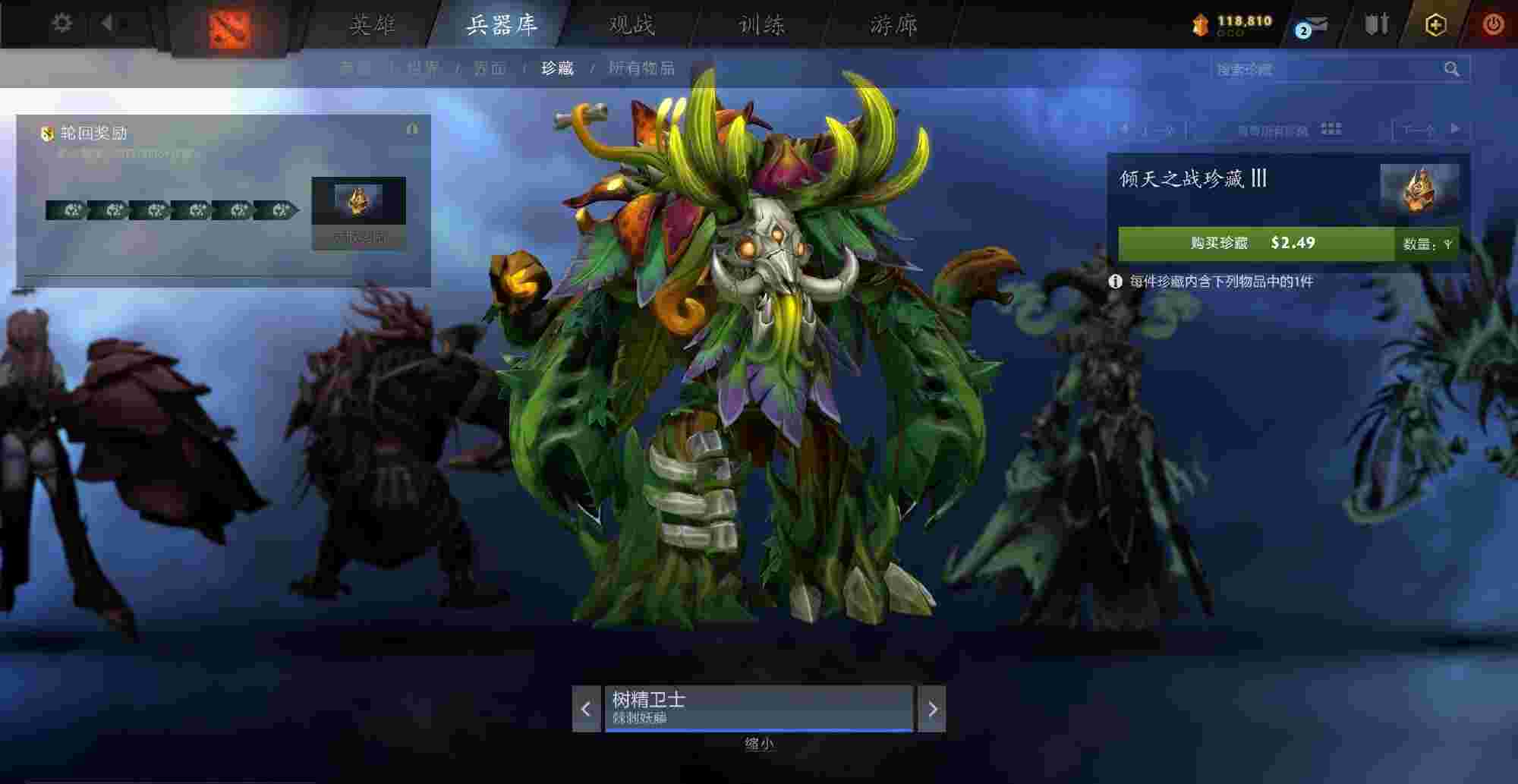View all treasures grid icon

point(1331,129)
